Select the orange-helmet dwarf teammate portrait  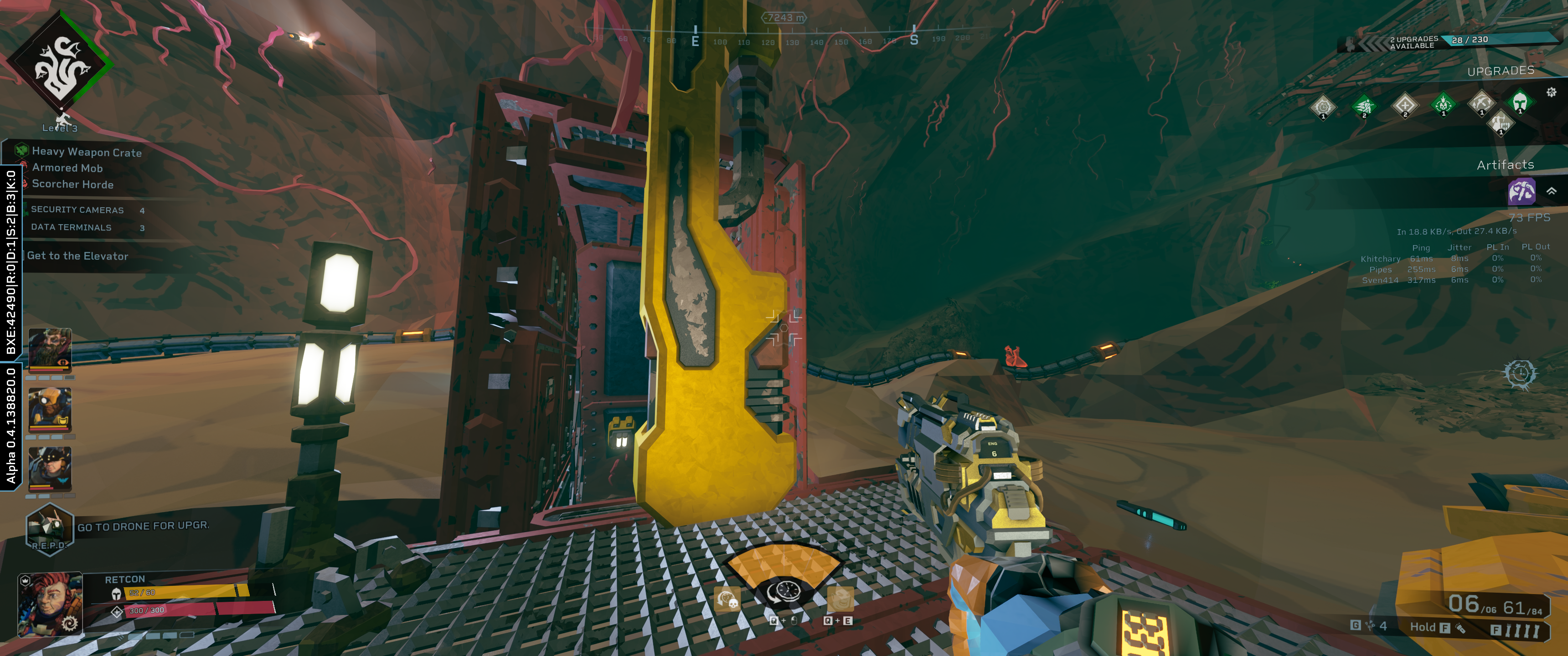click(50, 409)
